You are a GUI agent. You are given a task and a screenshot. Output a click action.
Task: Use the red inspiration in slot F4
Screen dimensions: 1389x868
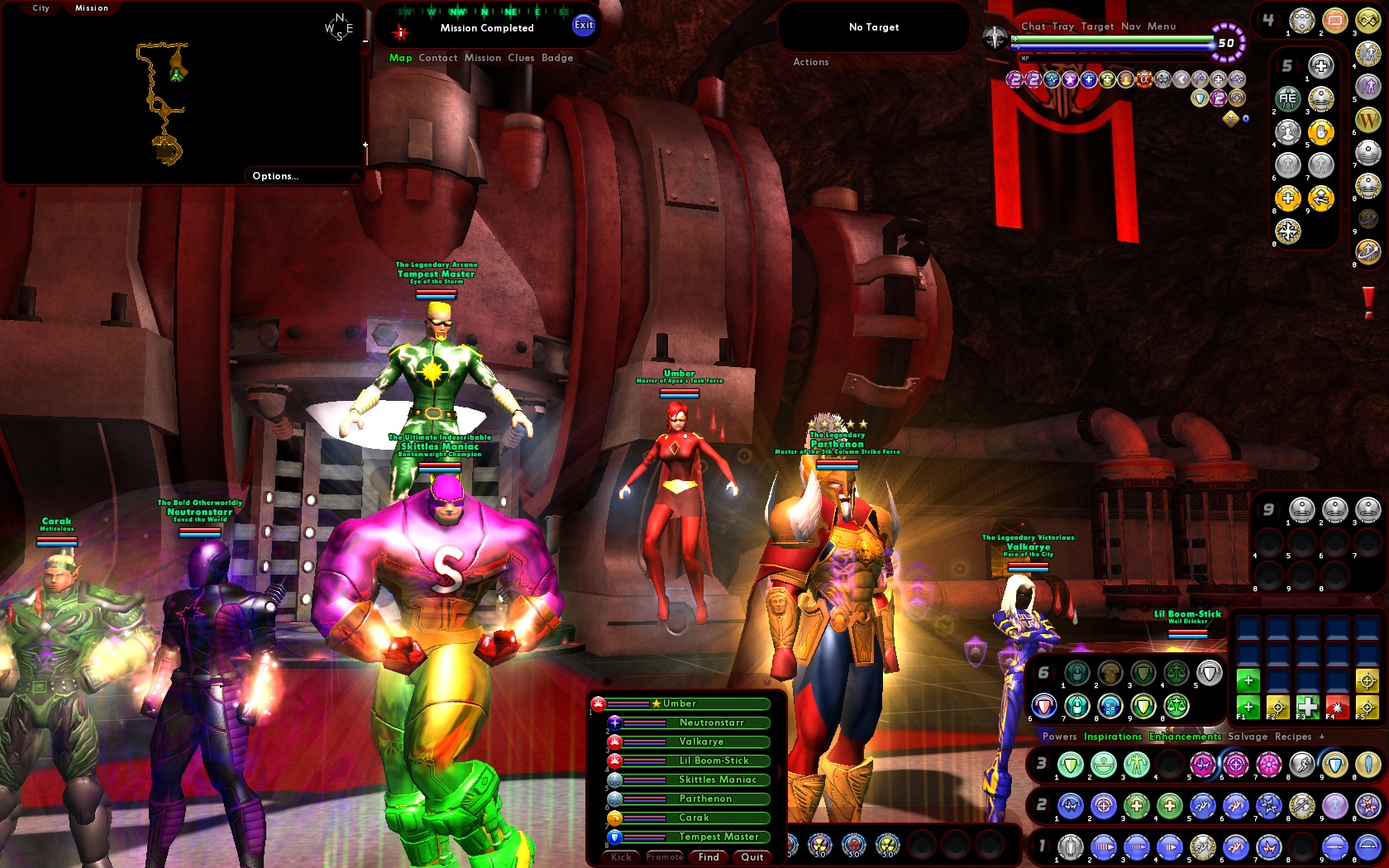(1336, 707)
